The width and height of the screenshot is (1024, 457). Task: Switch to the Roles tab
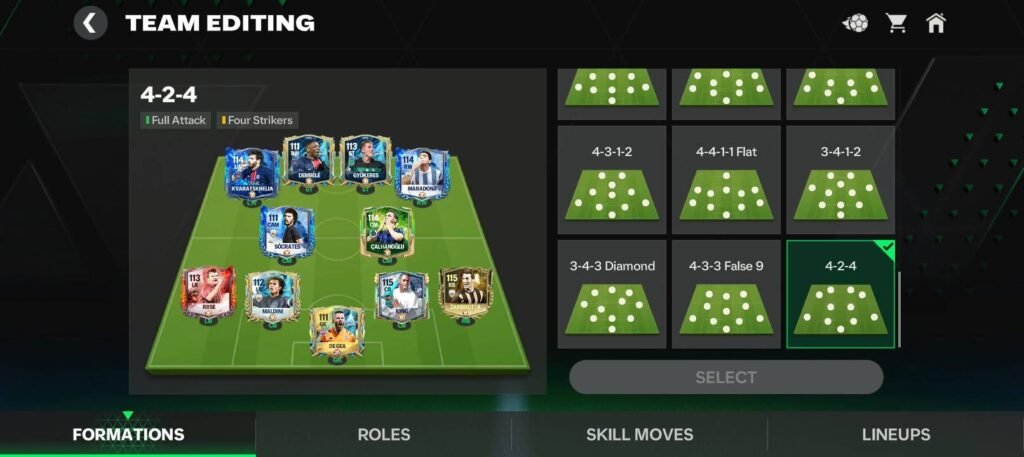[384, 435]
